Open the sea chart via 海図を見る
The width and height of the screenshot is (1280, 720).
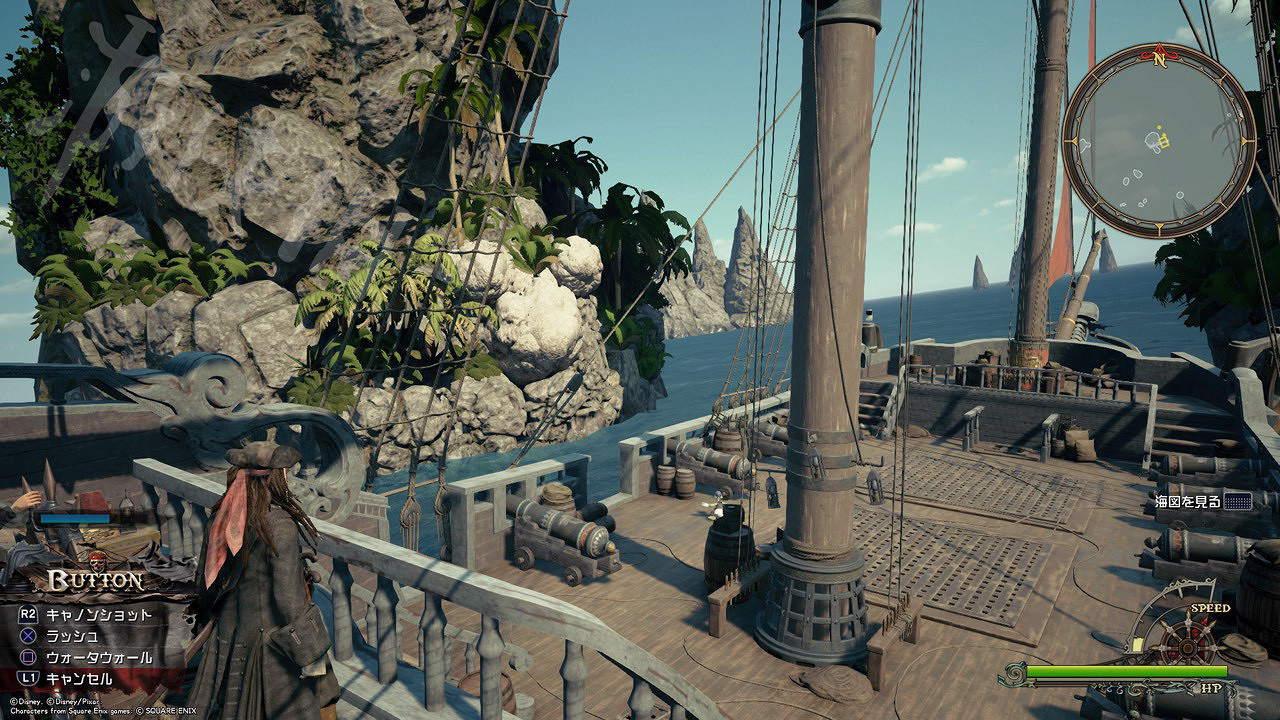[x=1202, y=502]
